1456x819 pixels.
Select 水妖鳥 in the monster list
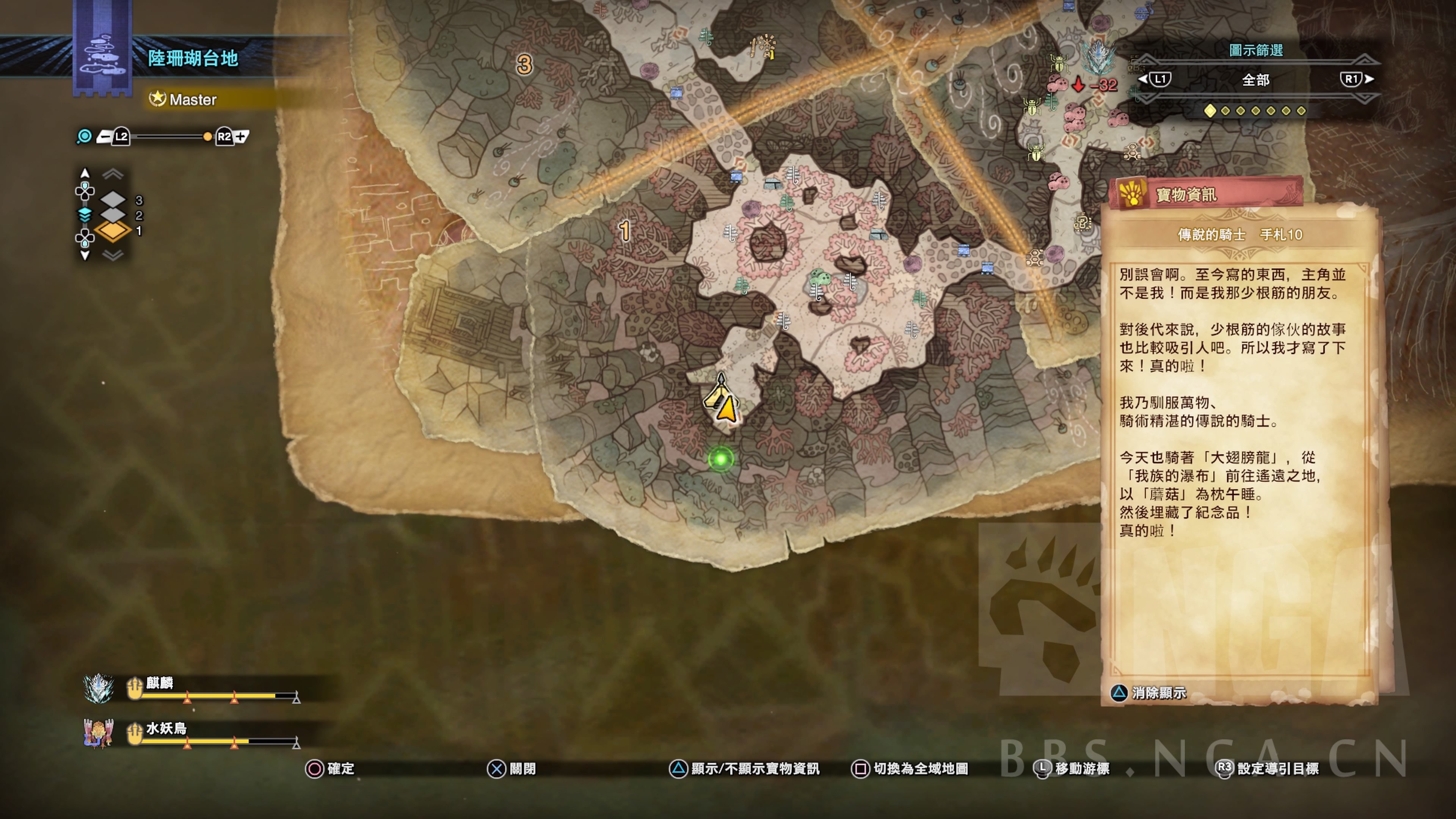[166, 728]
